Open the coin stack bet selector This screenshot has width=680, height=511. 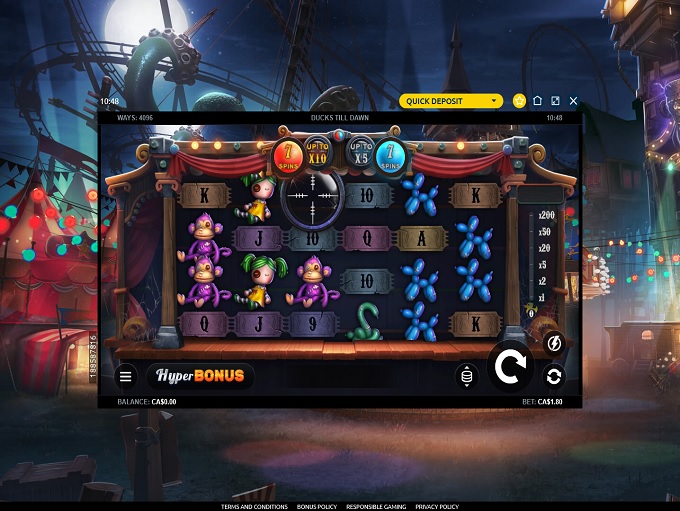click(466, 376)
